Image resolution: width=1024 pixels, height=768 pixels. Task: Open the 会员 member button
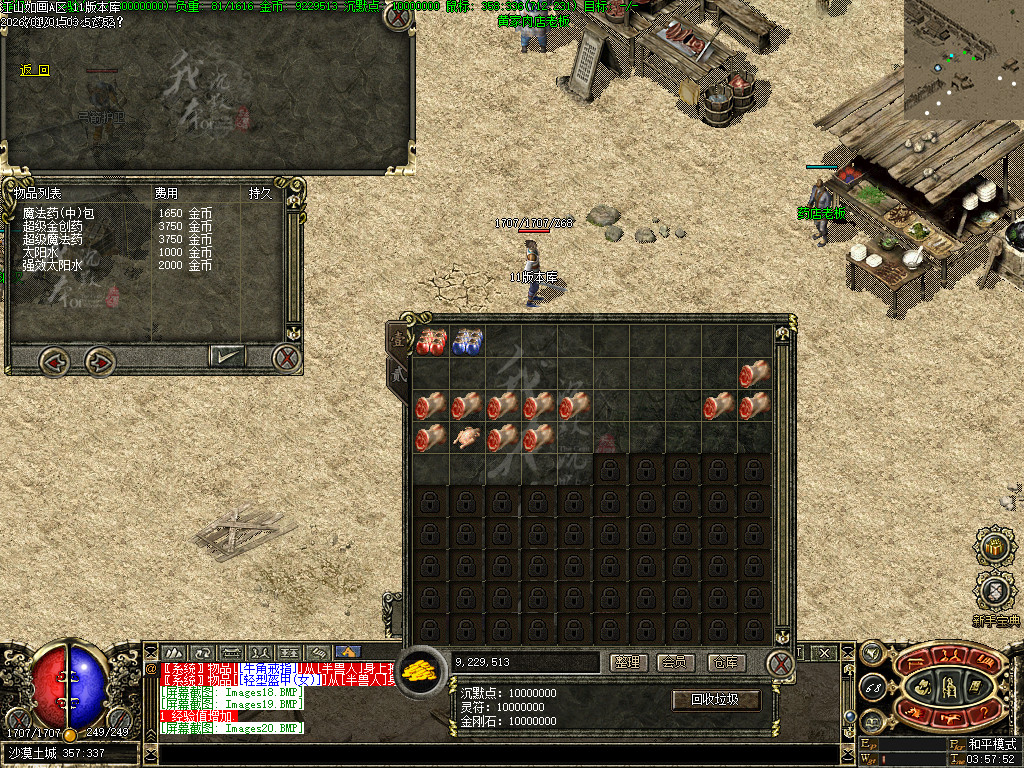[677, 662]
